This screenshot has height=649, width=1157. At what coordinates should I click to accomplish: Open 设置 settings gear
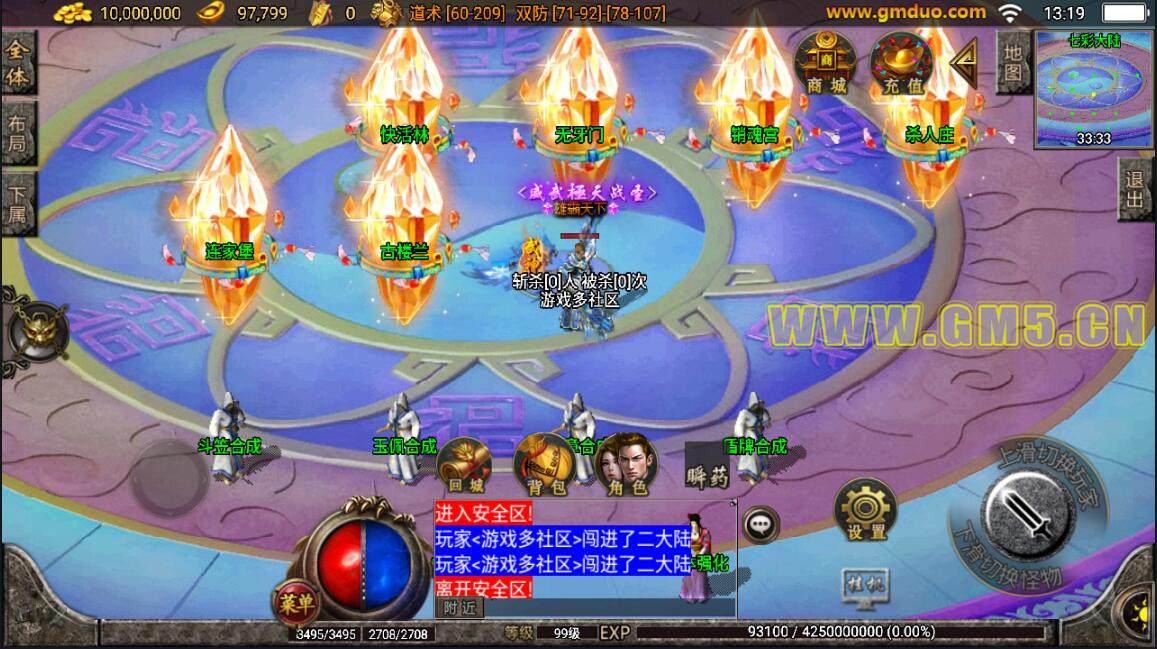[x=865, y=511]
